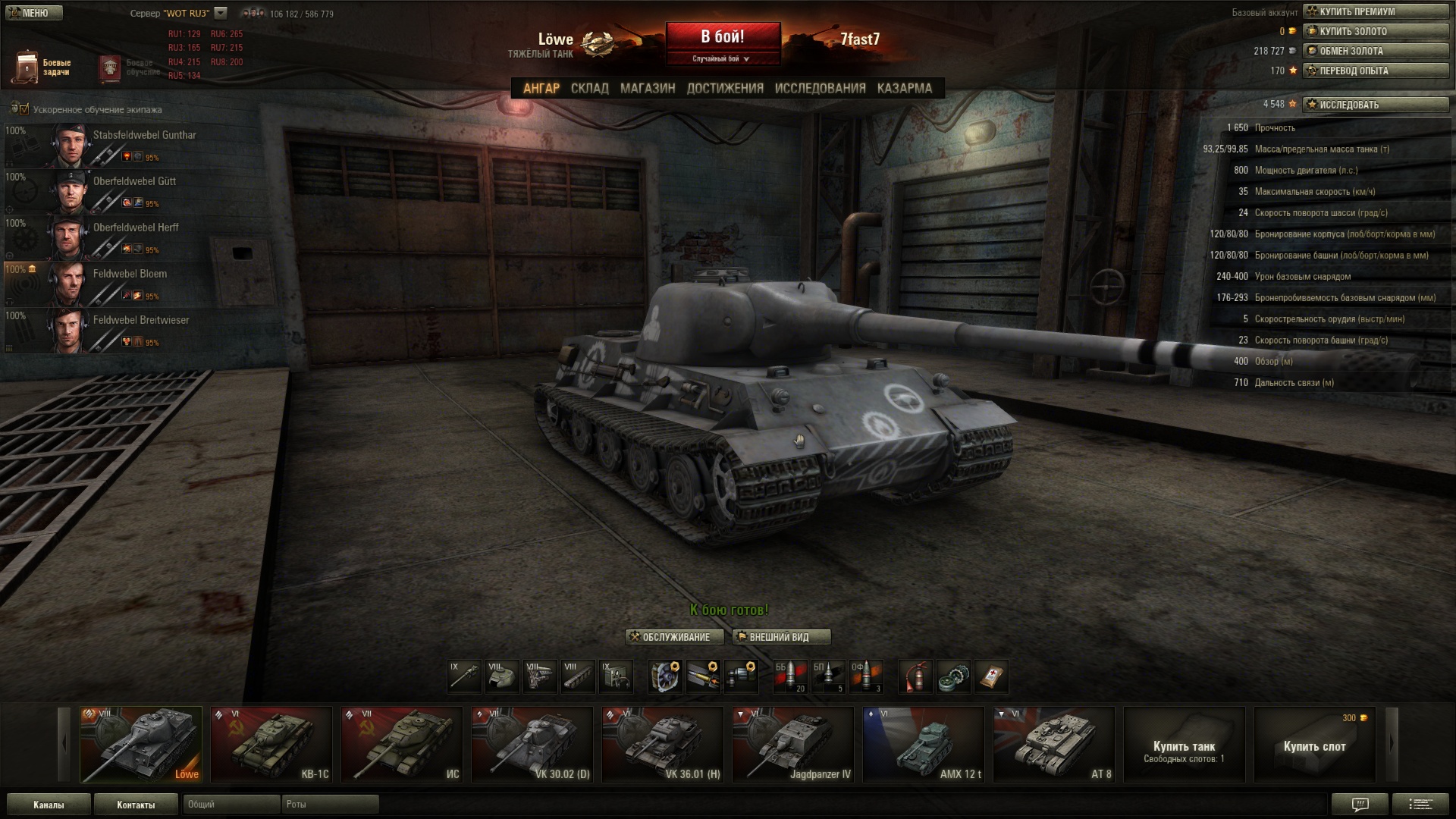Open the ОБСЛУЖИВАНИЕ service button

pos(675,637)
